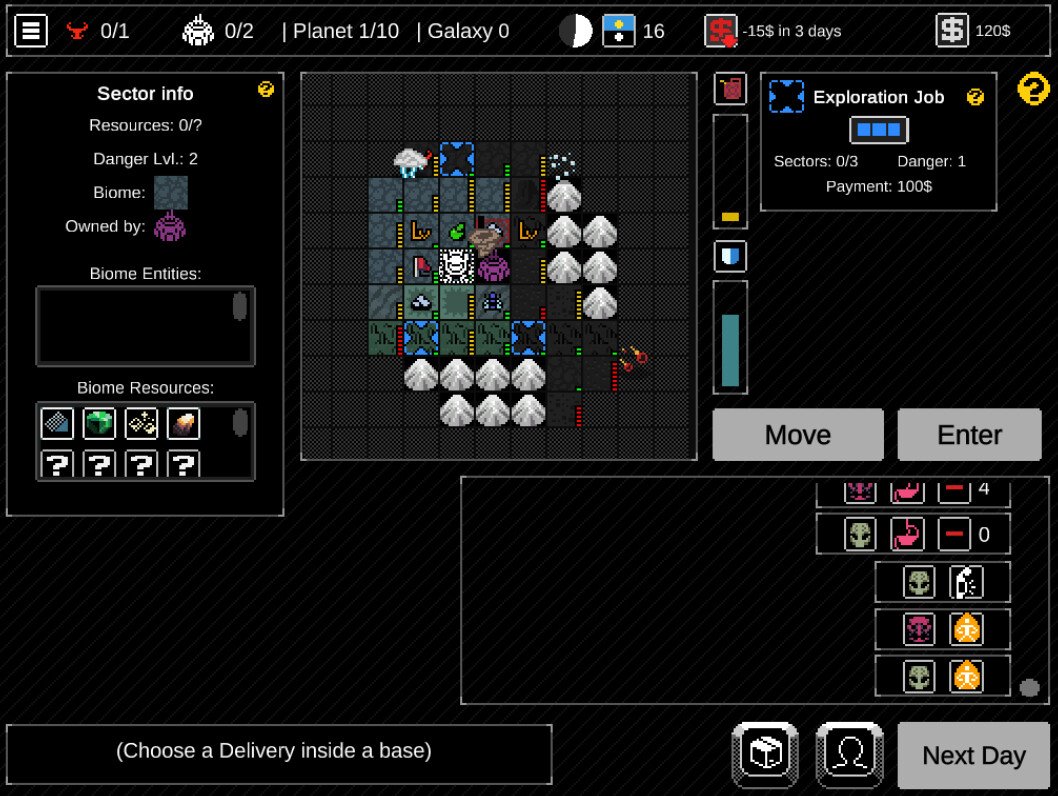The image size is (1058, 796).
Task: Open Sector info help question mark
Action: pyautogui.click(x=266, y=90)
